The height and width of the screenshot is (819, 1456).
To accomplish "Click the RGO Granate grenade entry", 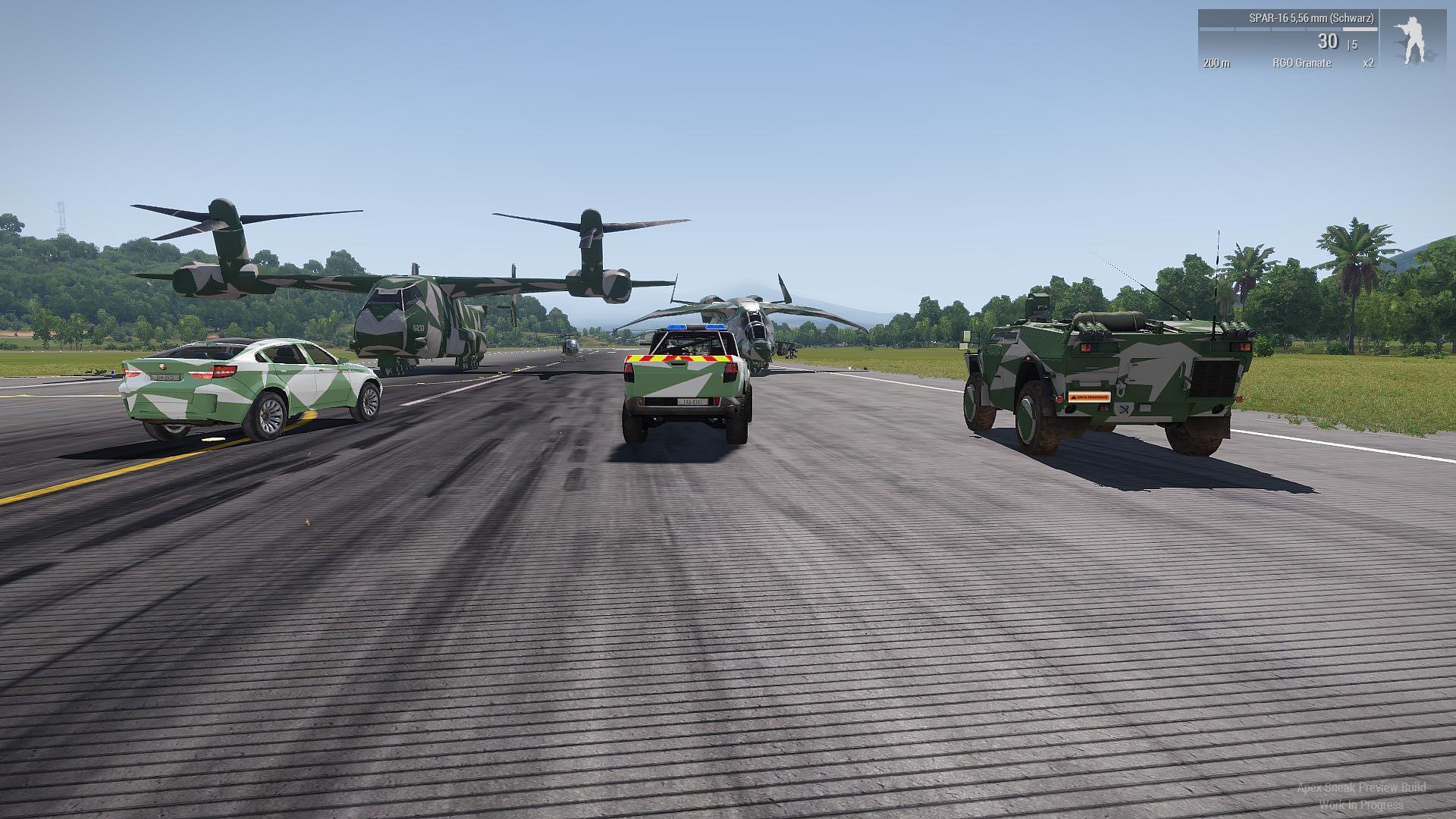I will point(1301,63).
